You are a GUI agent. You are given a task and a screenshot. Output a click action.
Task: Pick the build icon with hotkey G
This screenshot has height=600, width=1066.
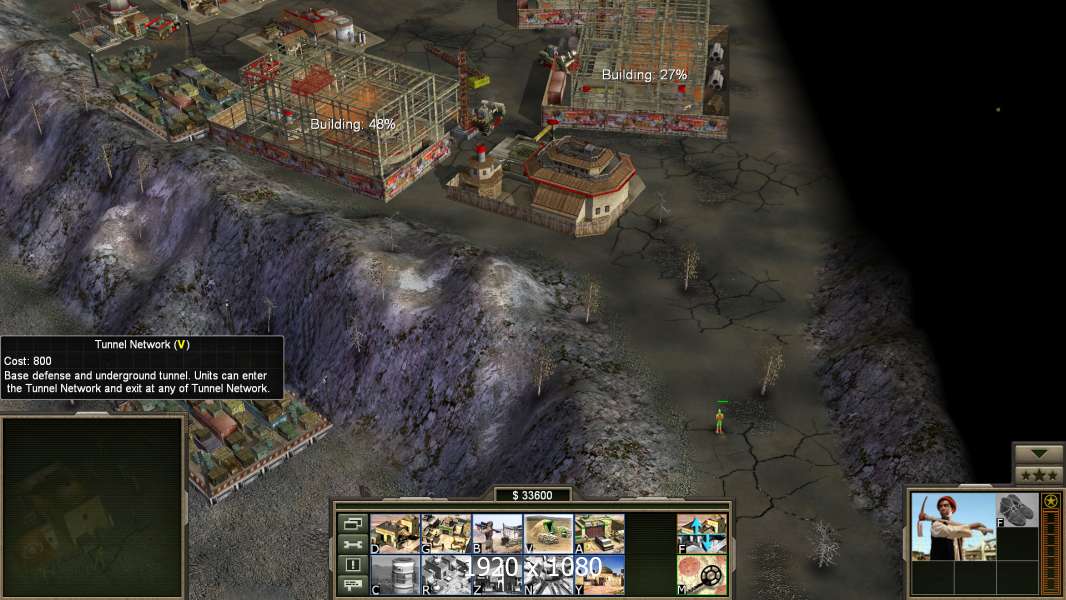pos(446,534)
